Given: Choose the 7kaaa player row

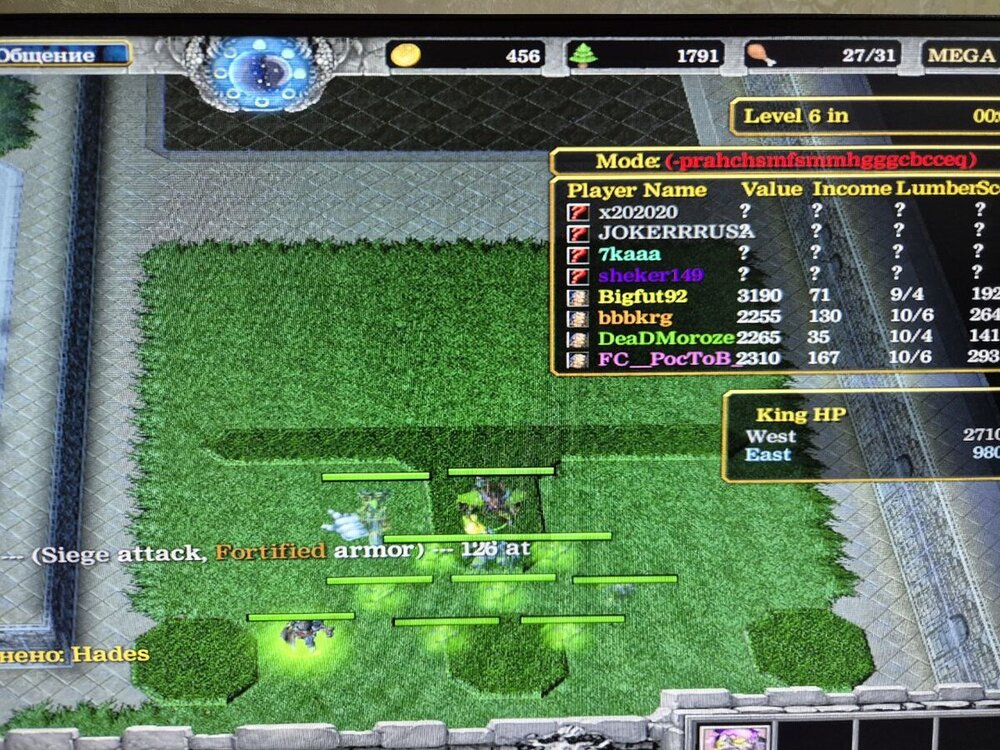Looking at the screenshot, I should 629,254.
